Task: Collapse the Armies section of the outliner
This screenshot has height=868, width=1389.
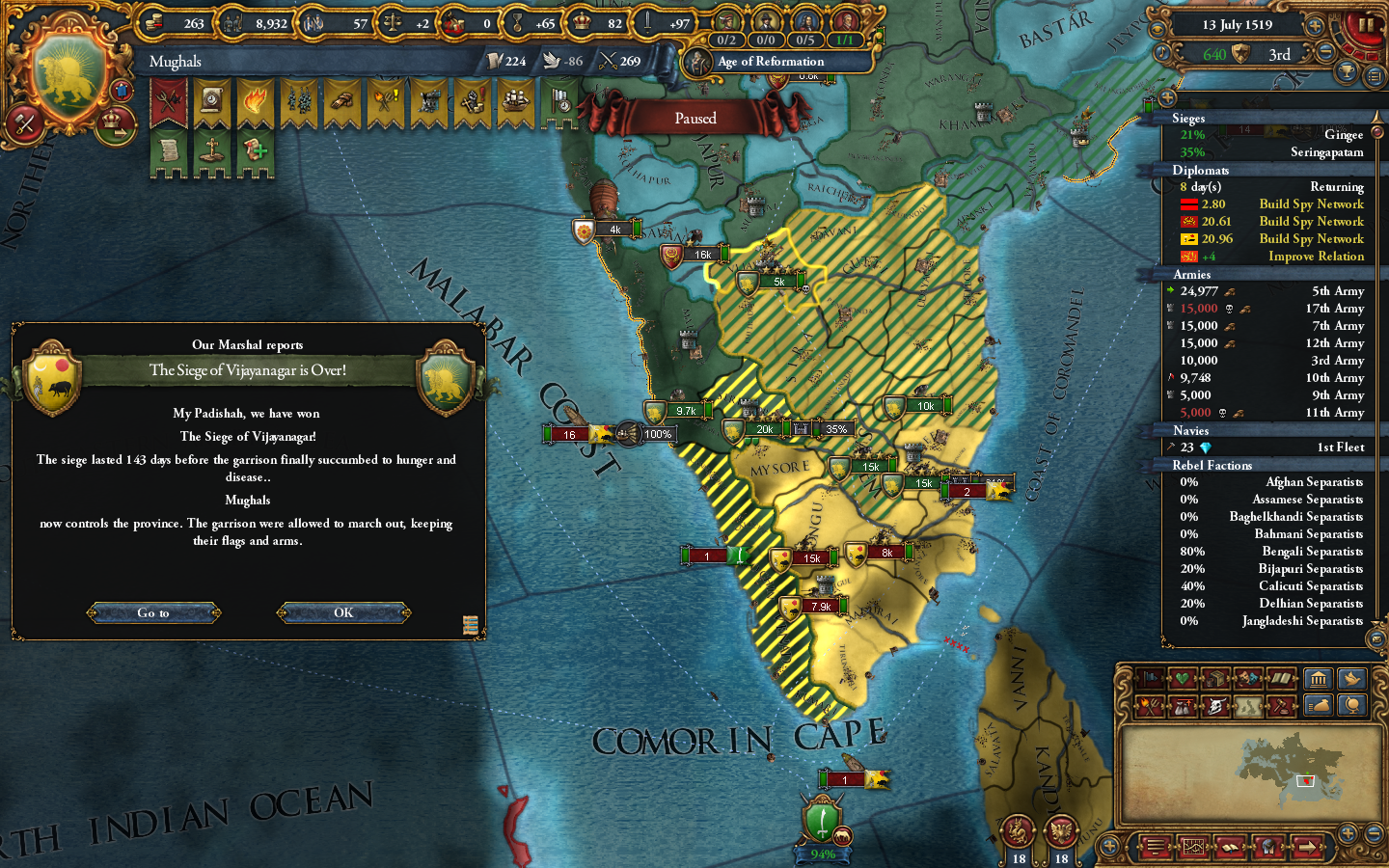Action: click(x=1192, y=274)
